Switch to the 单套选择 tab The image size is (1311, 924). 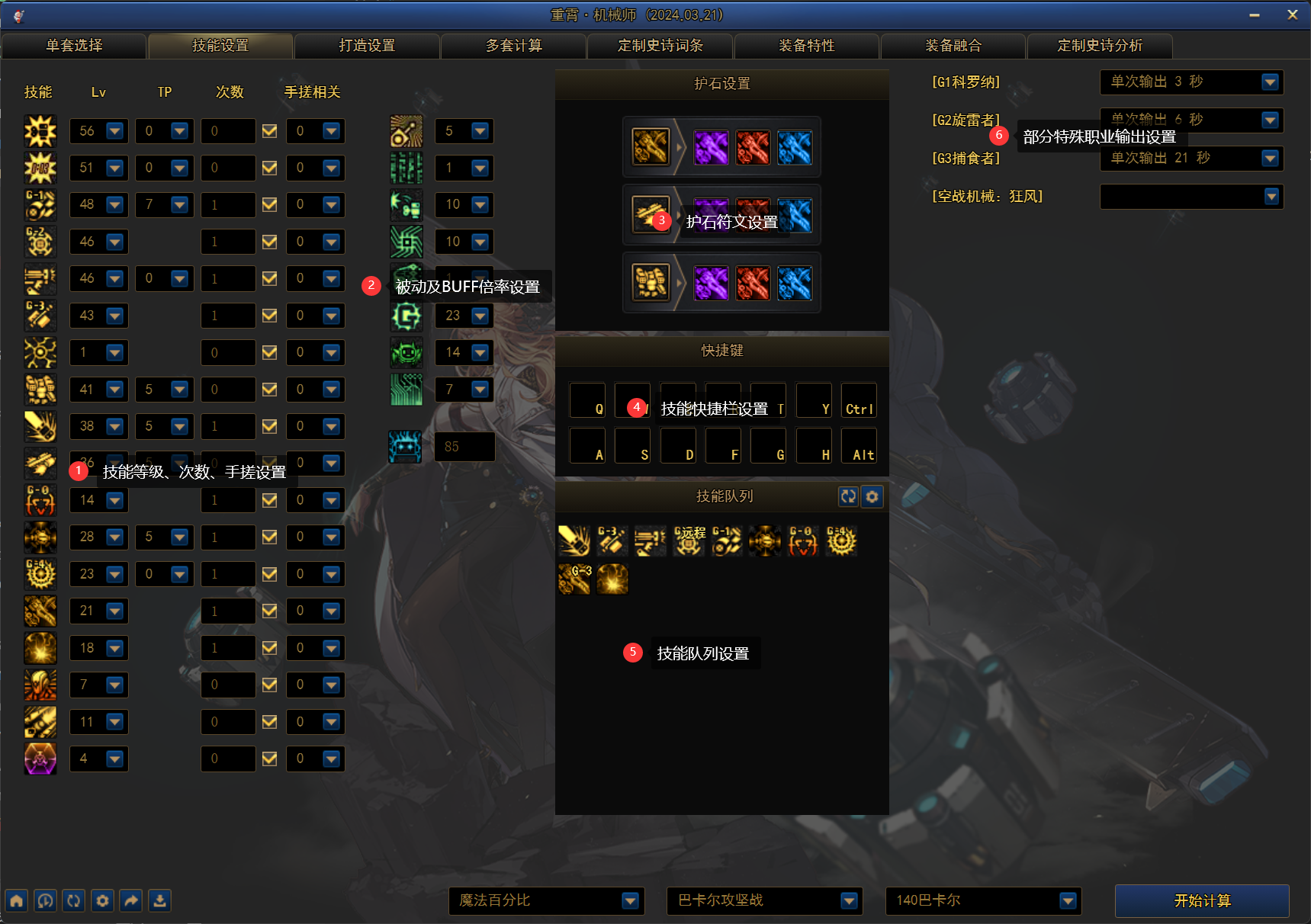[74, 46]
